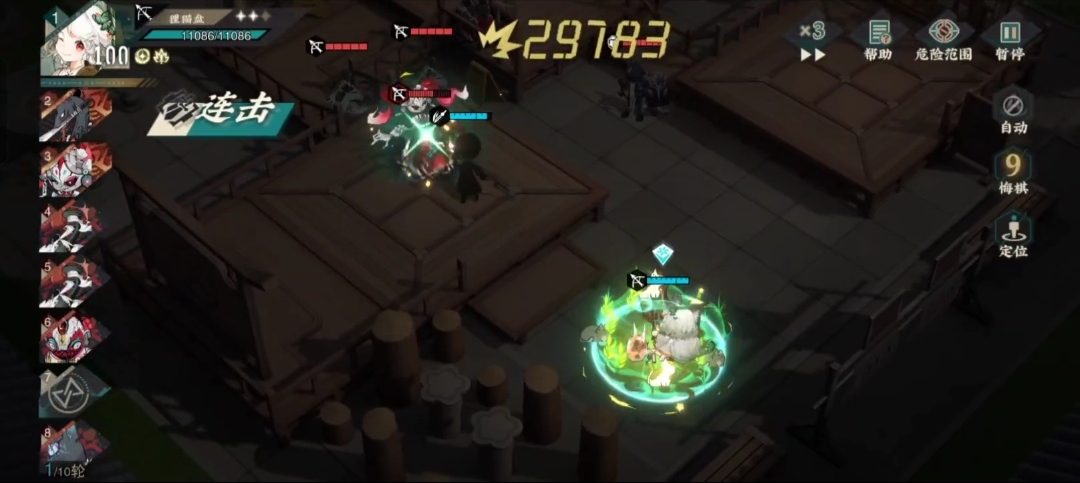The width and height of the screenshot is (1080, 483).
Task: Open the 帮助 help panel
Action: click(x=878, y=39)
